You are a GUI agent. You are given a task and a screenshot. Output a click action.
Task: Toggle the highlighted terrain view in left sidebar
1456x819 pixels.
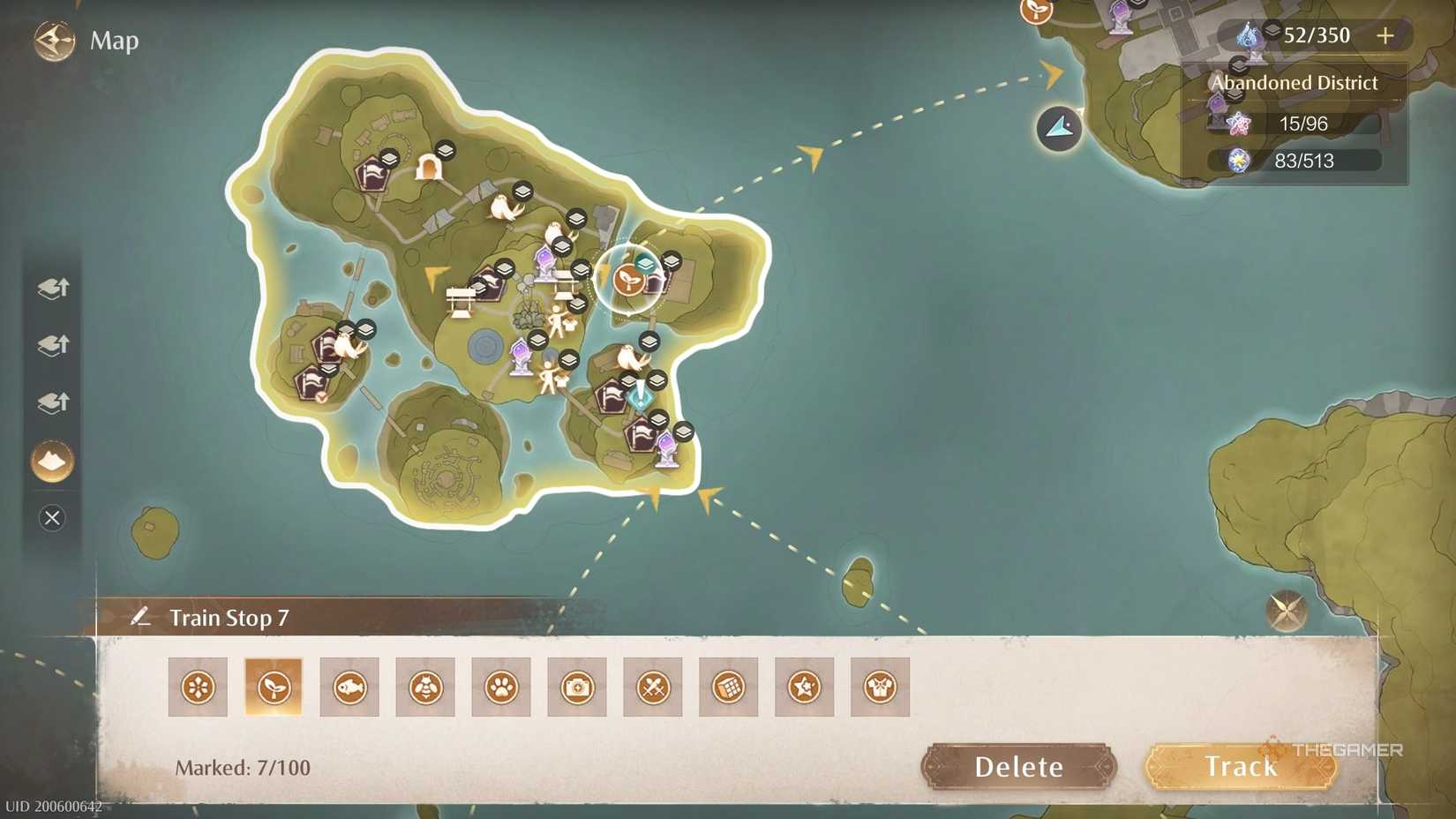click(52, 462)
